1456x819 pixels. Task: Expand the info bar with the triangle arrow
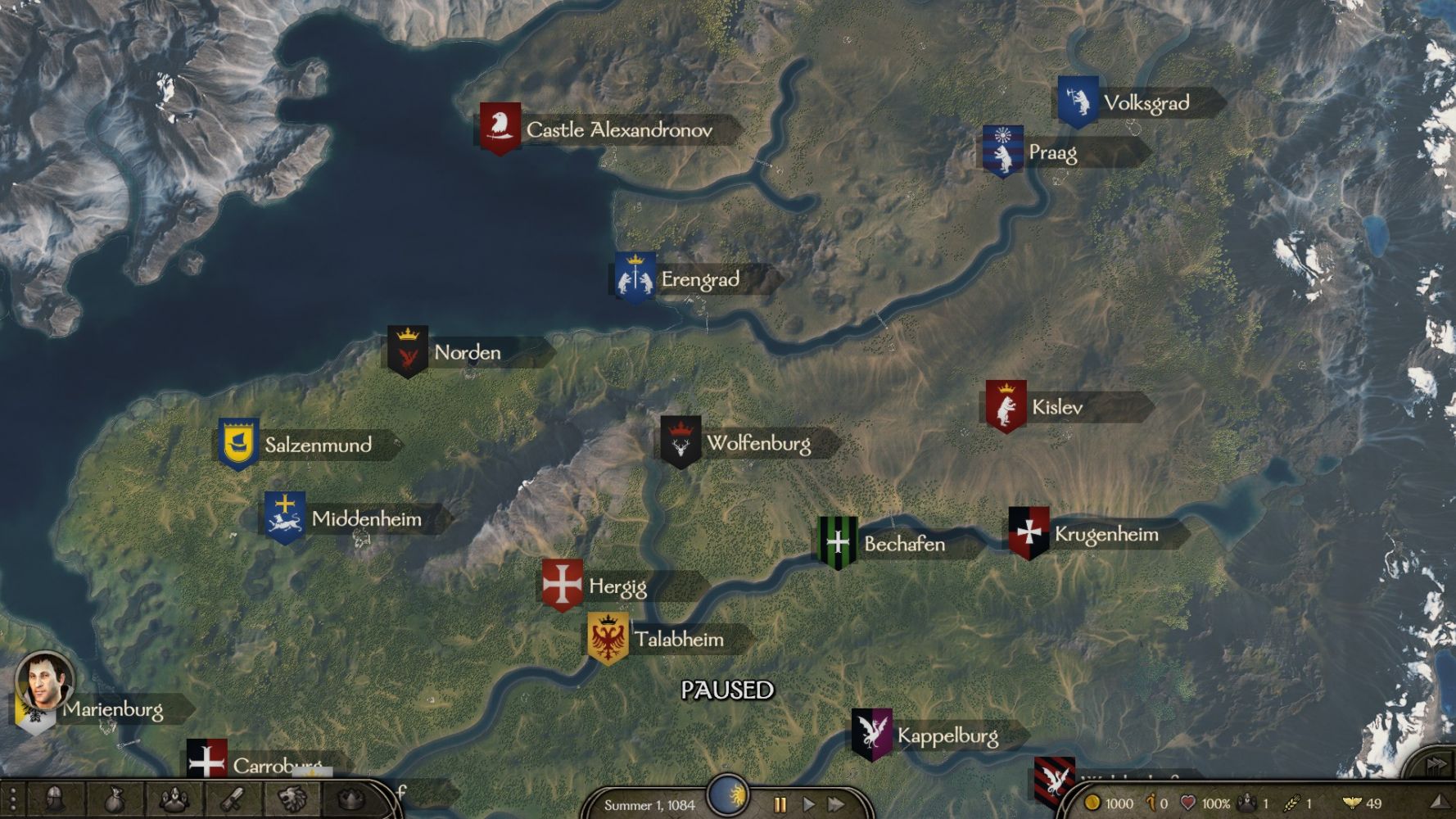coord(1439,803)
